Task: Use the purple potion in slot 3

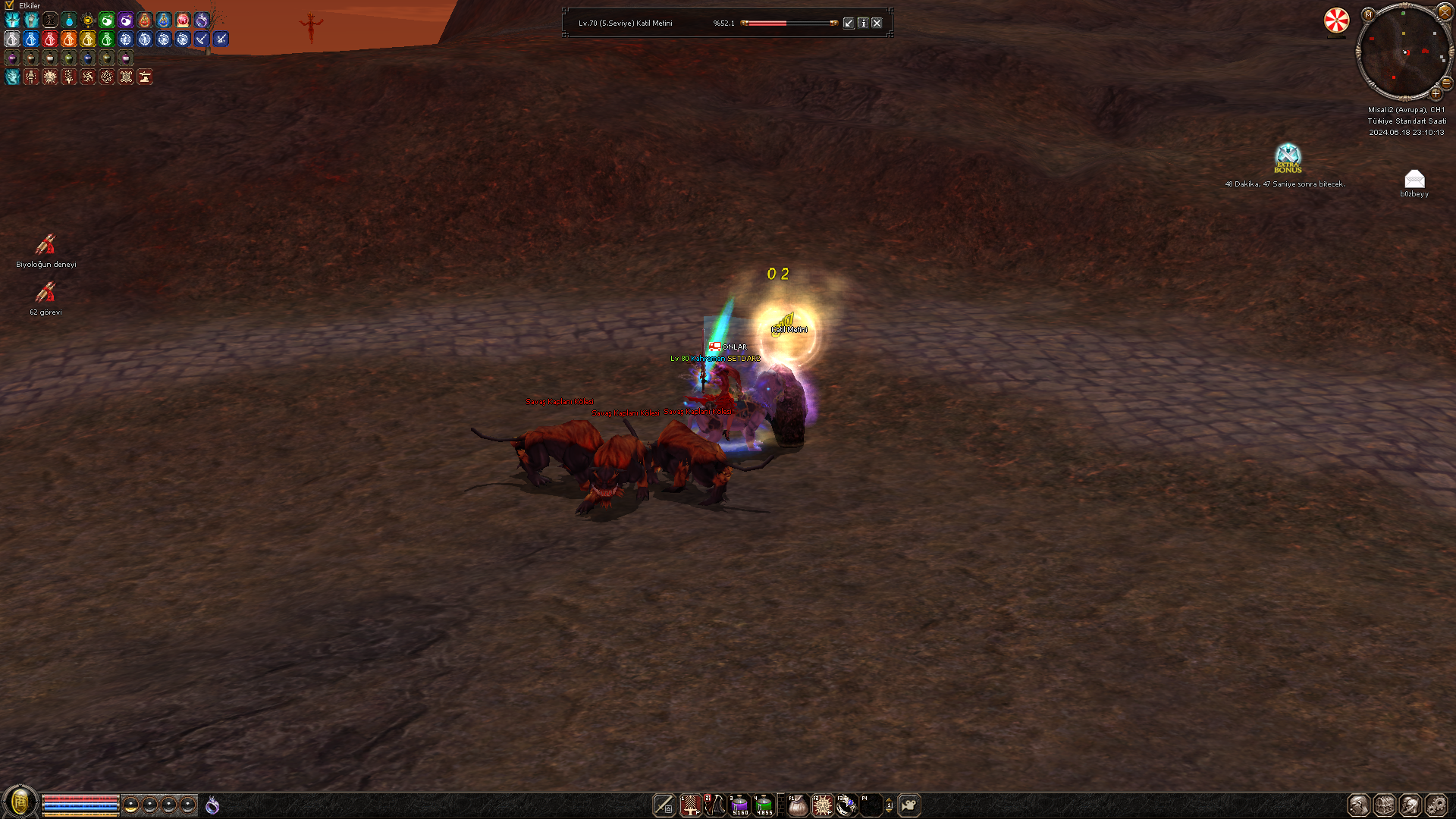Action: pos(739,805)
